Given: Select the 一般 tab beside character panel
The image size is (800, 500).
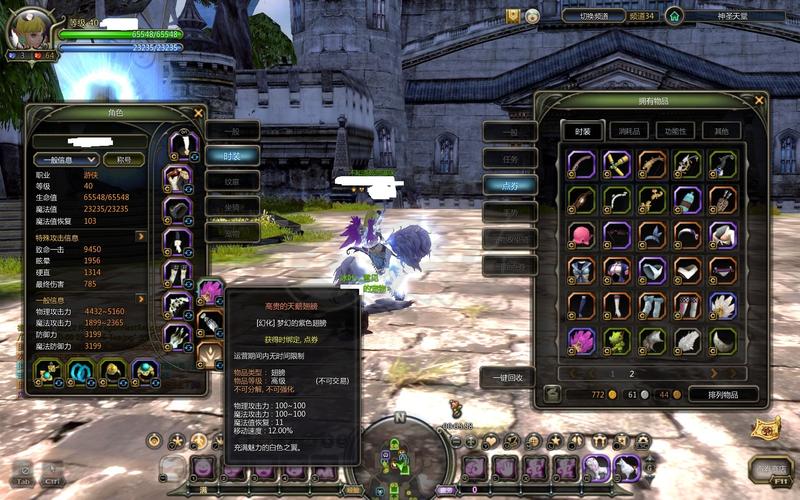Looking at the screenshot, I should (231, 130).
